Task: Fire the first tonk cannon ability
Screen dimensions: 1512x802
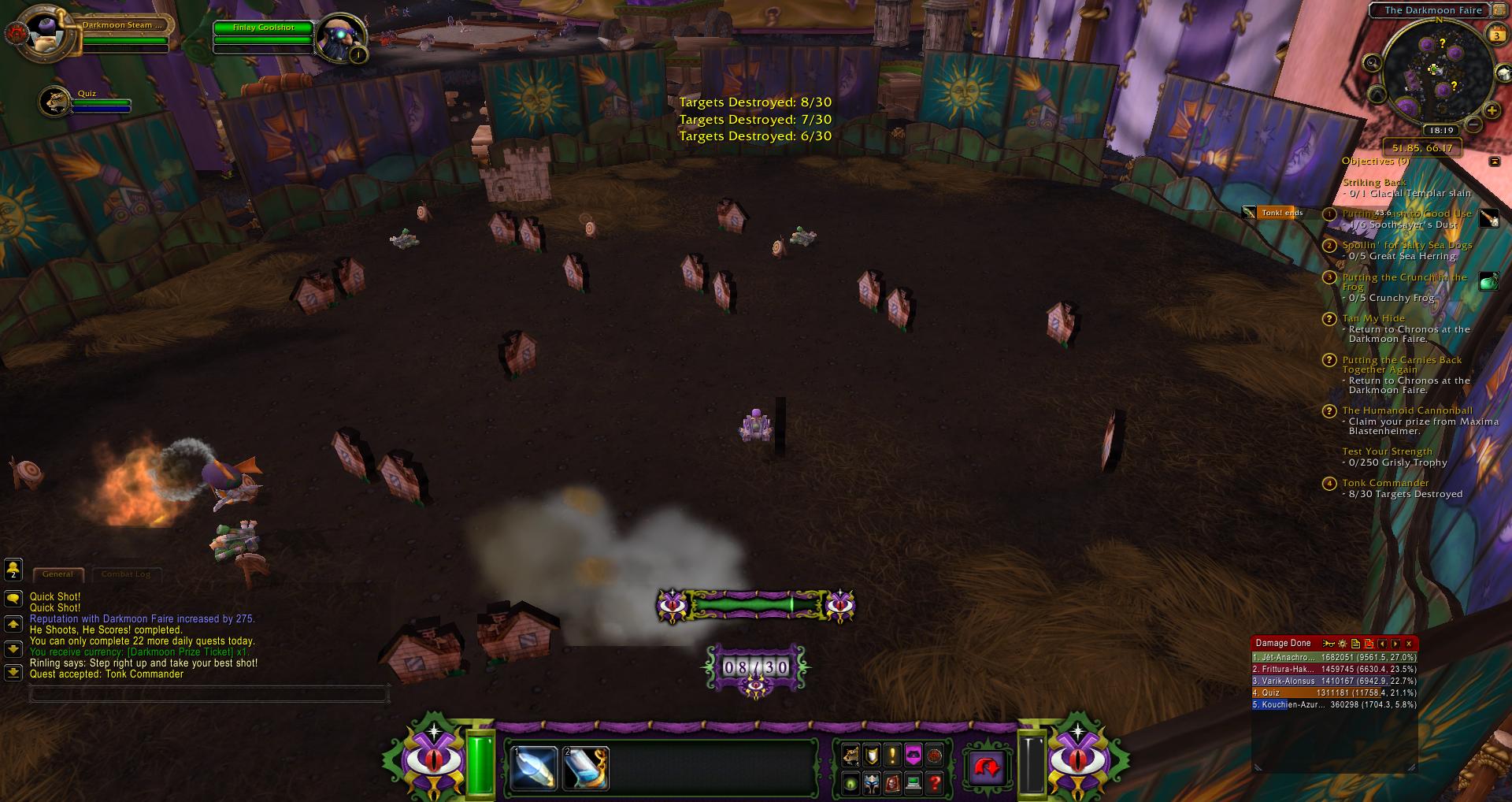Action: click(533, 768)
